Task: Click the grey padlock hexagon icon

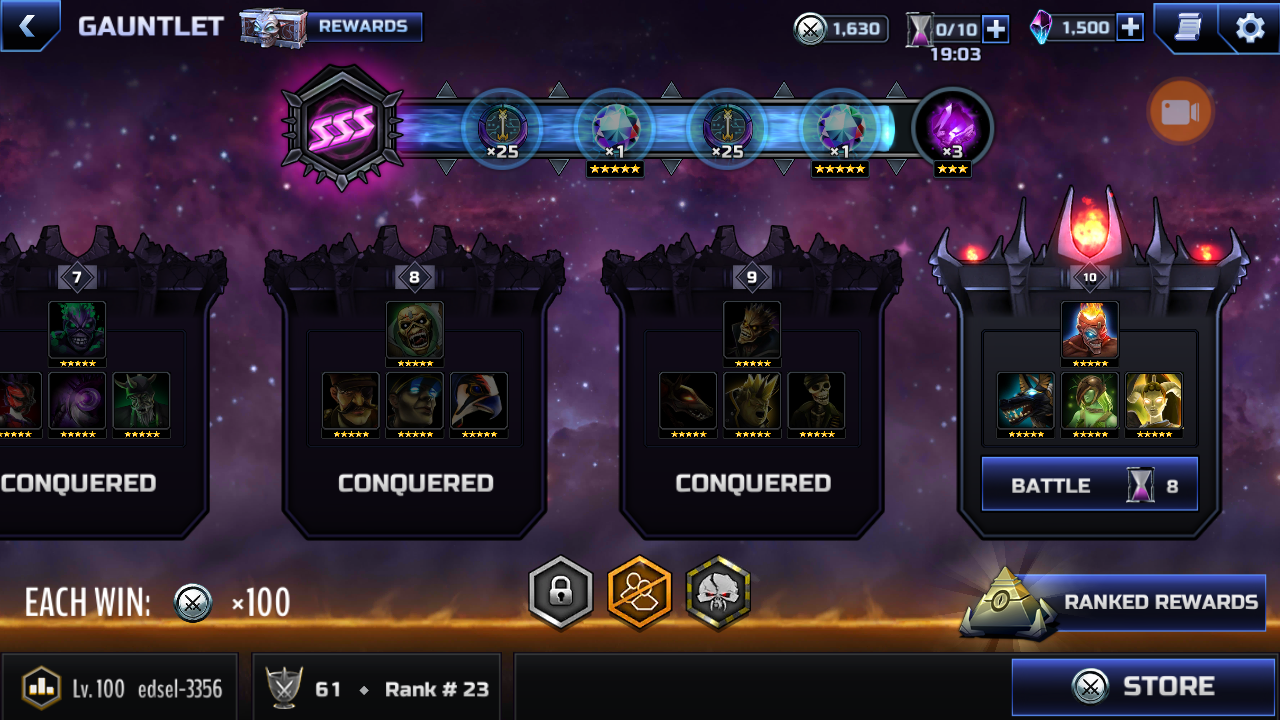Action: [x=560, y=593]
